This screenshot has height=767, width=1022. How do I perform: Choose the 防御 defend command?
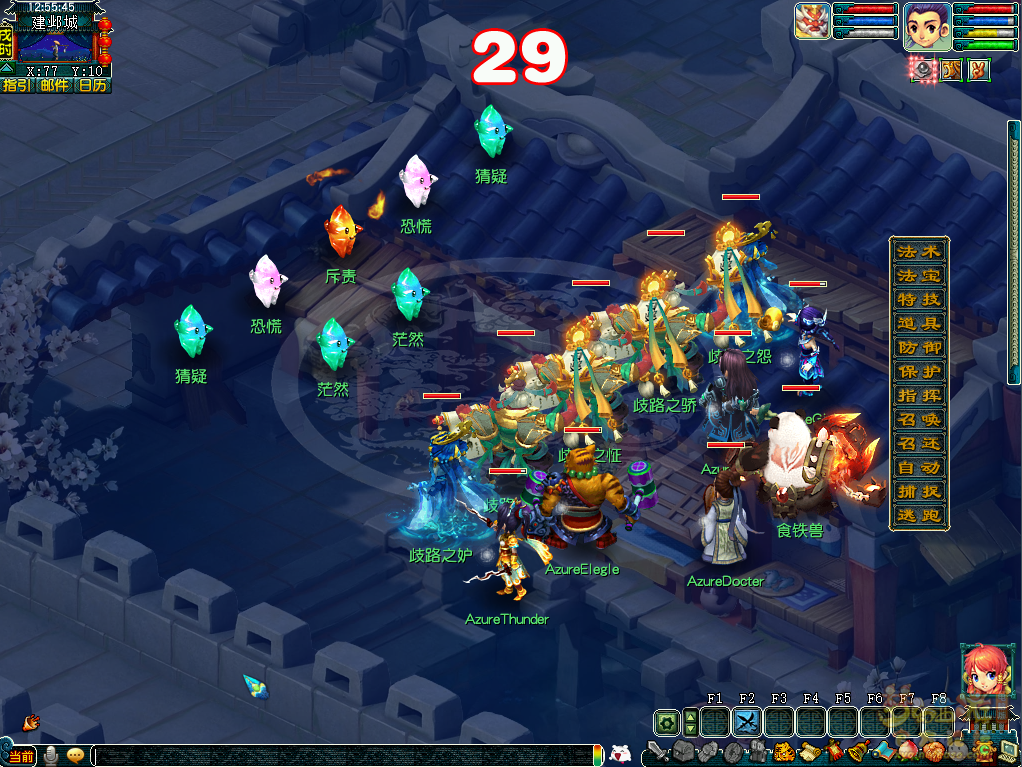pos(918,348)
